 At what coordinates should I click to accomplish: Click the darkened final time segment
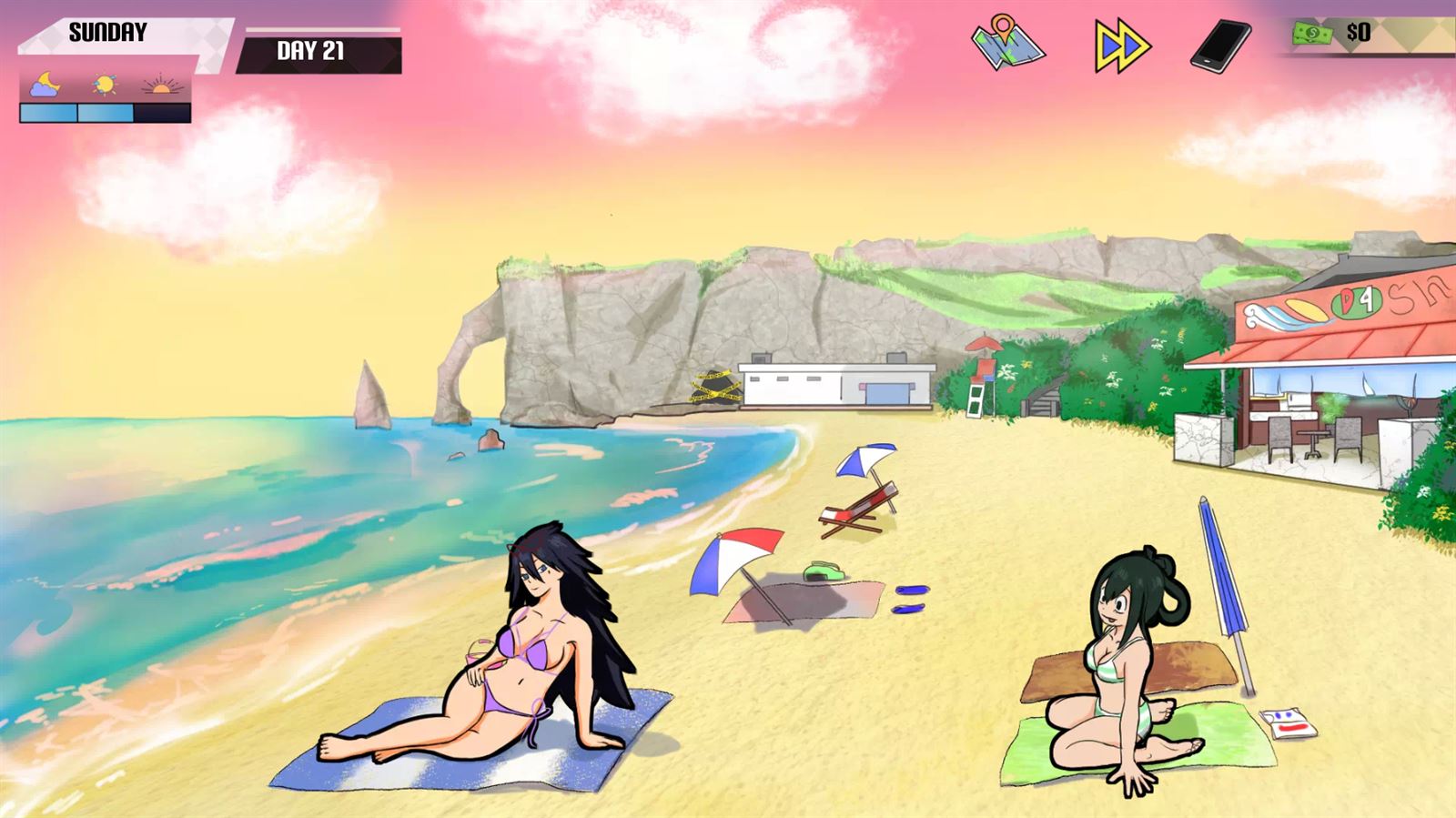162,114
